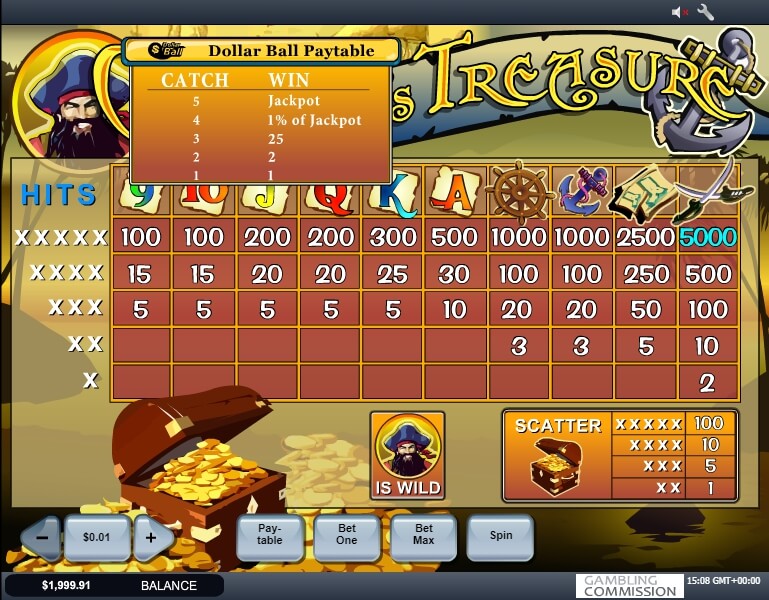
Task: Select the Bet Max button
Action: coord(424,536)
